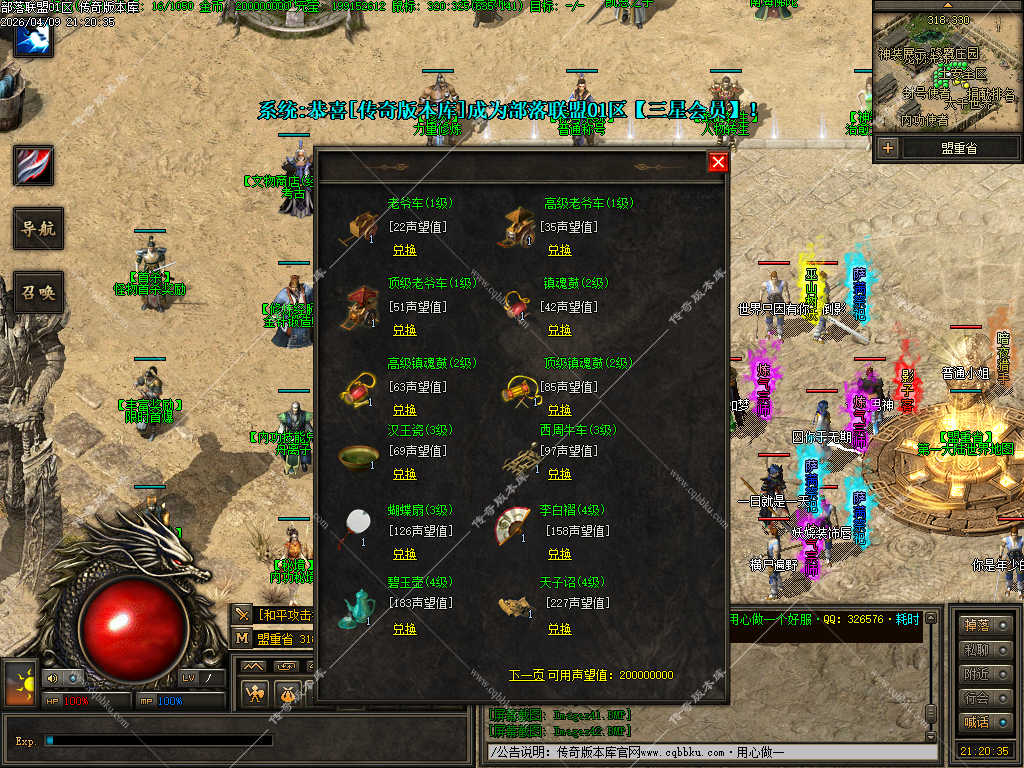
Task: Redeem the 李白褶 folding fan
Action: [559, 554]
